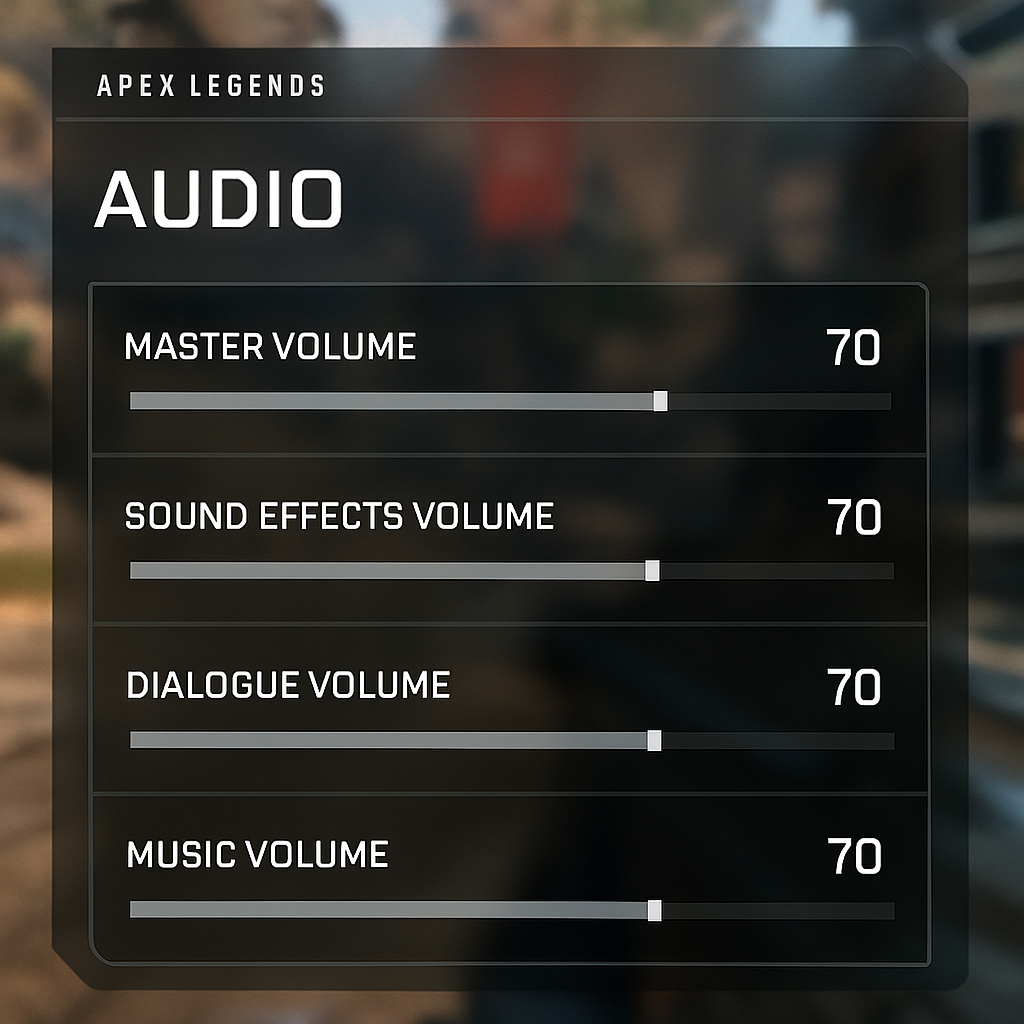
Task: Click the Music Volume slider handle
Action: [x=654, y=910]
